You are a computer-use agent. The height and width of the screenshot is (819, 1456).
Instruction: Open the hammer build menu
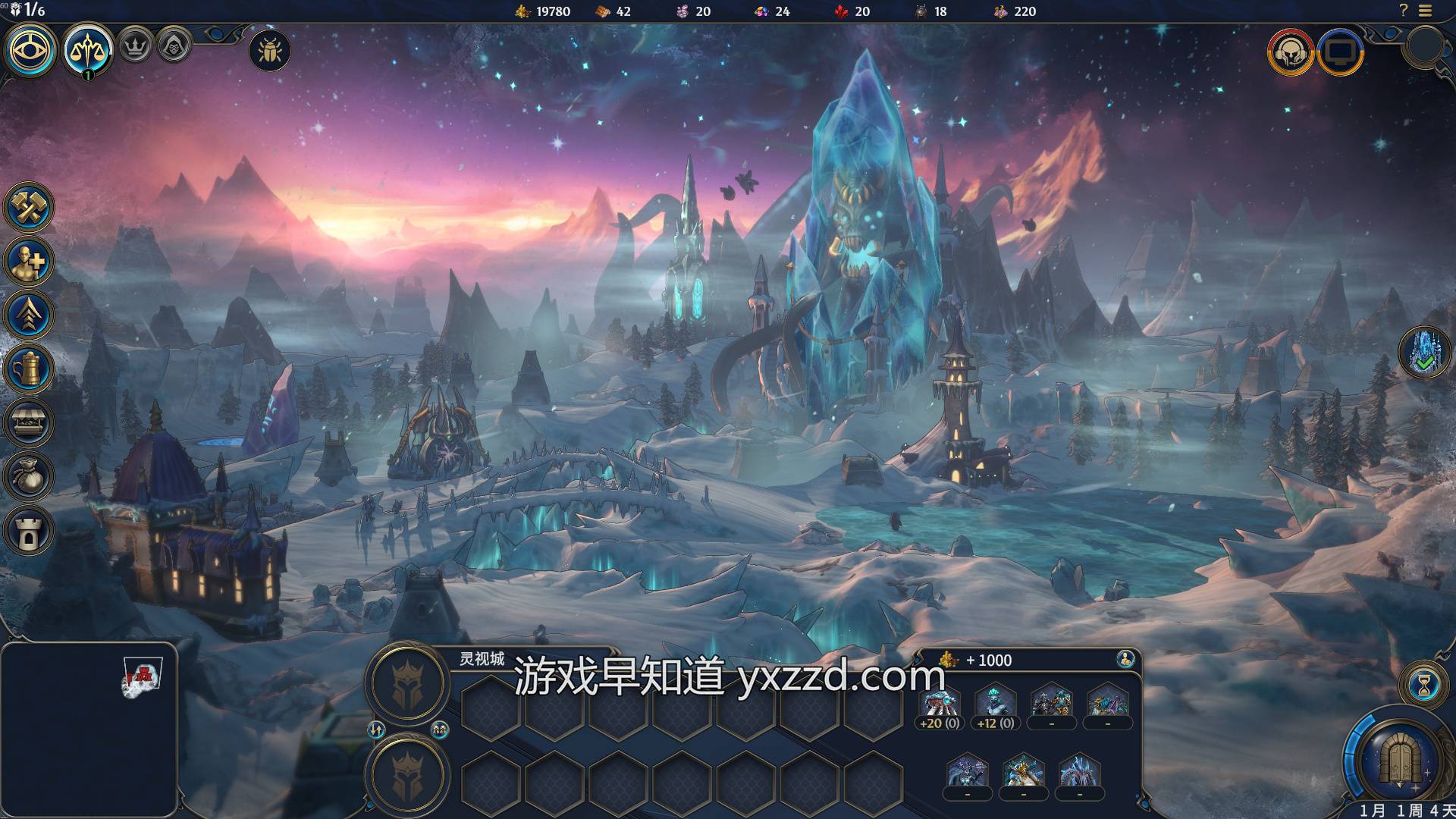[x=30, y=206]
